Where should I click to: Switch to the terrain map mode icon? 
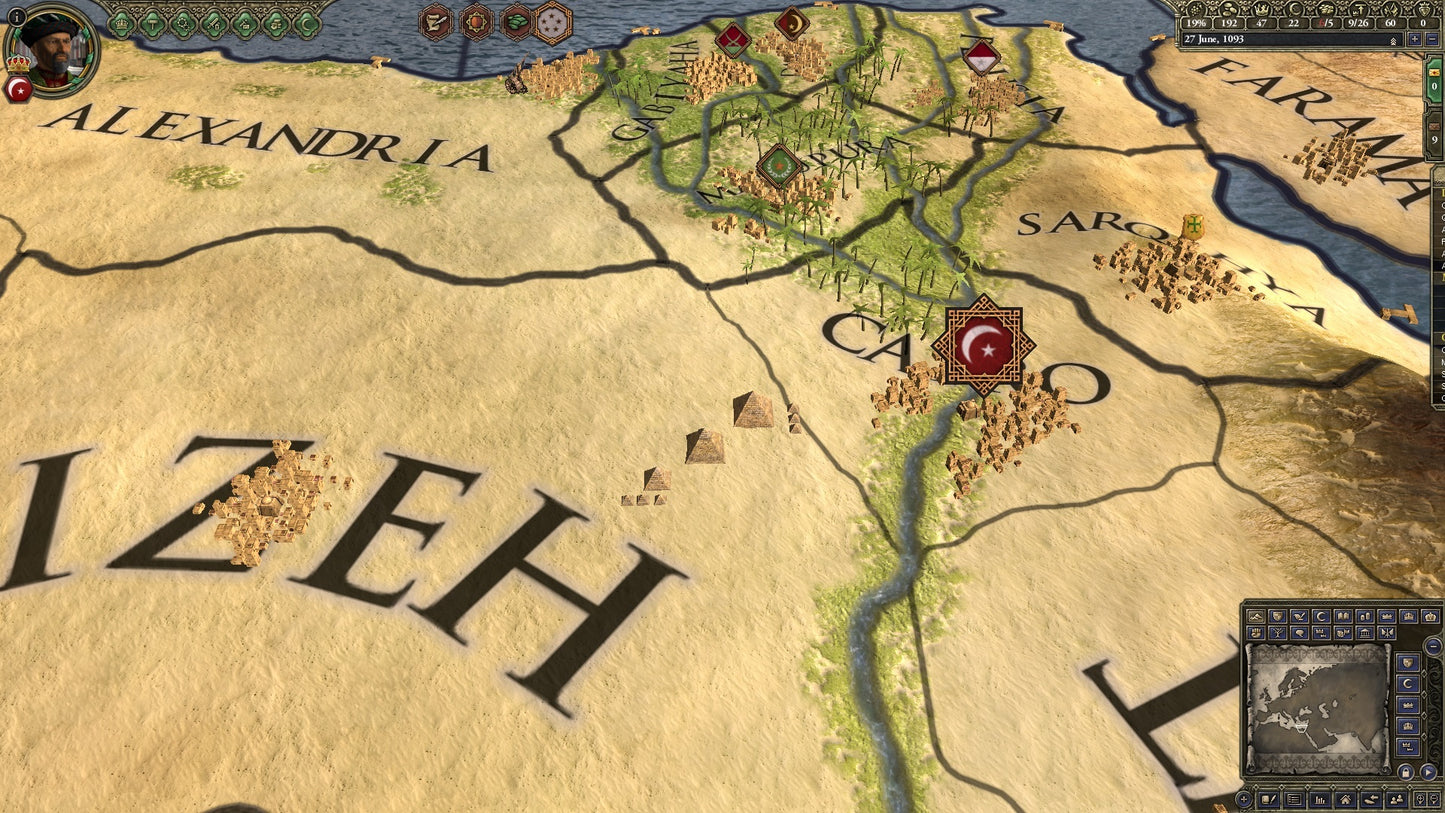[1254, 616]
